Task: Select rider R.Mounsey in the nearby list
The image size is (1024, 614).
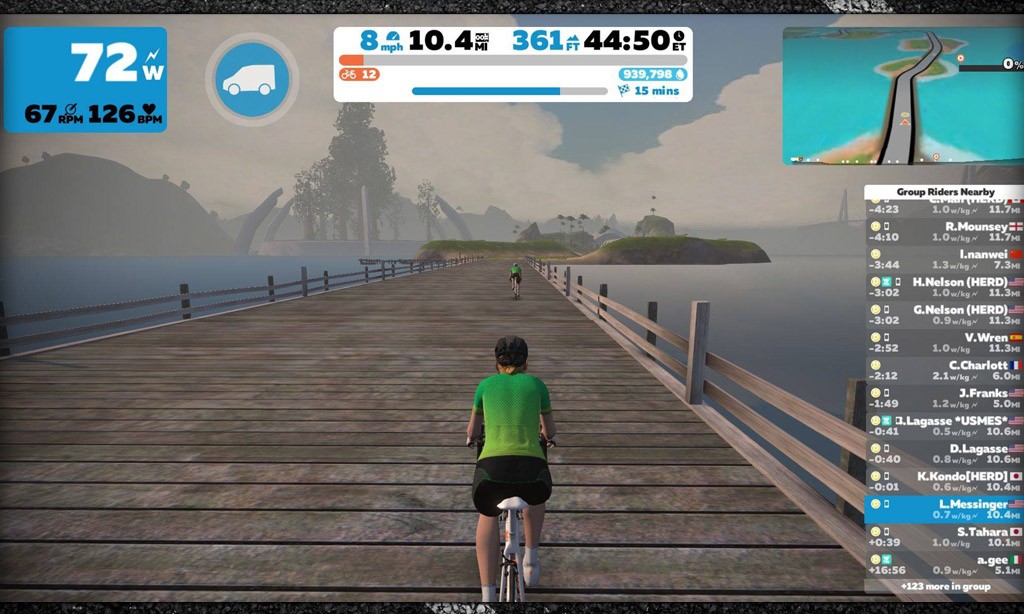Action: [x=944, y=232]
